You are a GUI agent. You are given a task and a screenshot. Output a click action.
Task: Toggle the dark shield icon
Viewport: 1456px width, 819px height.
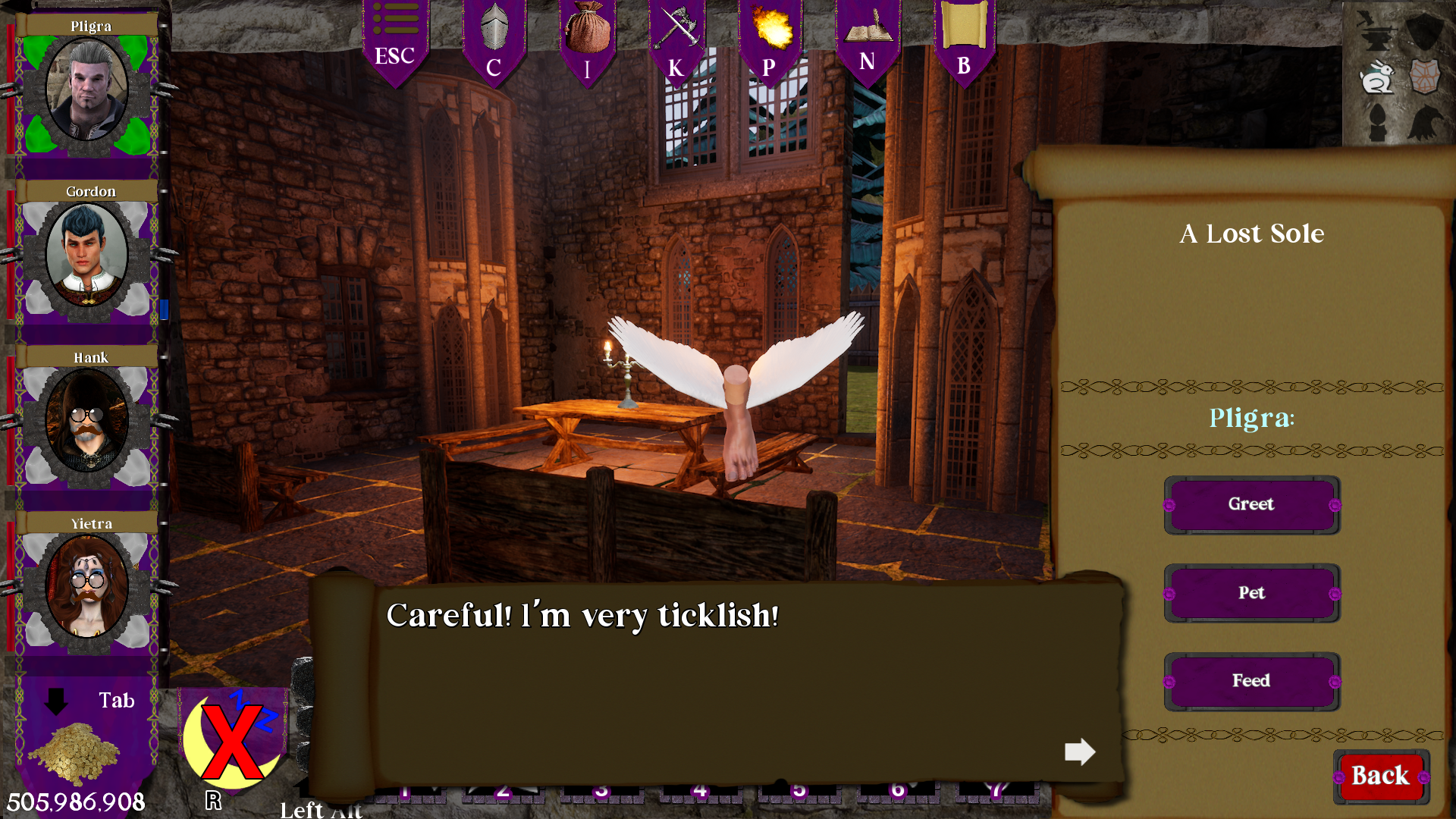coord(1424,32)
